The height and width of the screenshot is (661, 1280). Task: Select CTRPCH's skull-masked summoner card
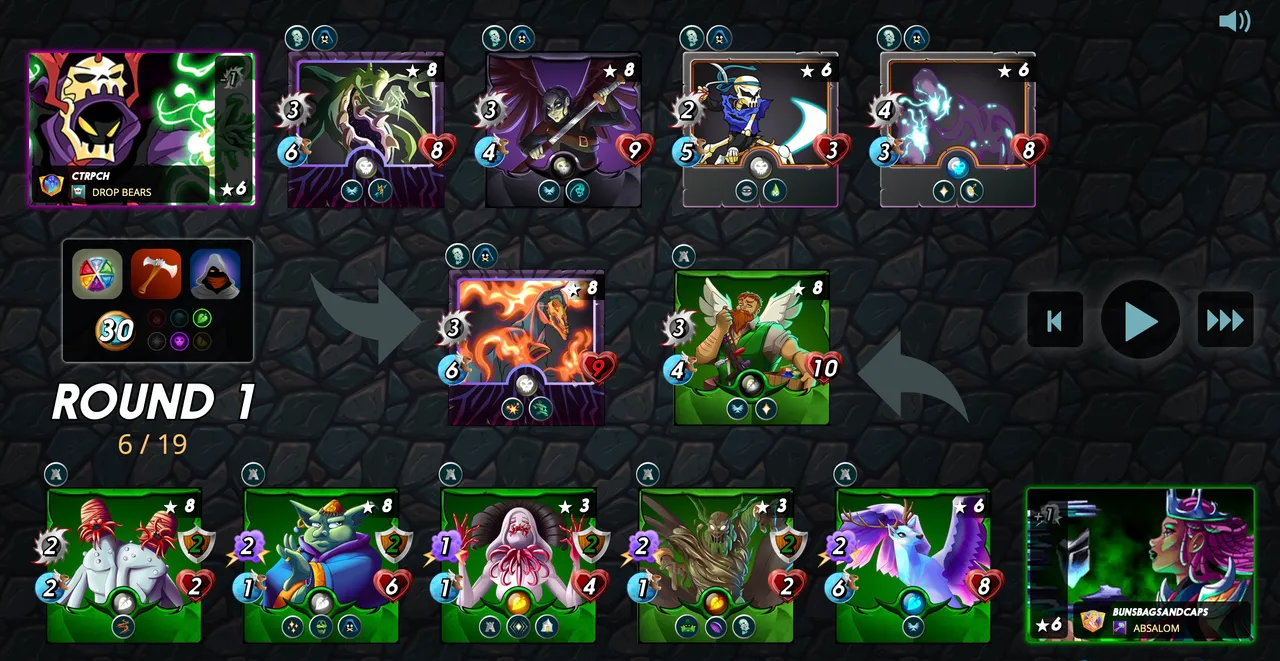(x=141, y=129)
